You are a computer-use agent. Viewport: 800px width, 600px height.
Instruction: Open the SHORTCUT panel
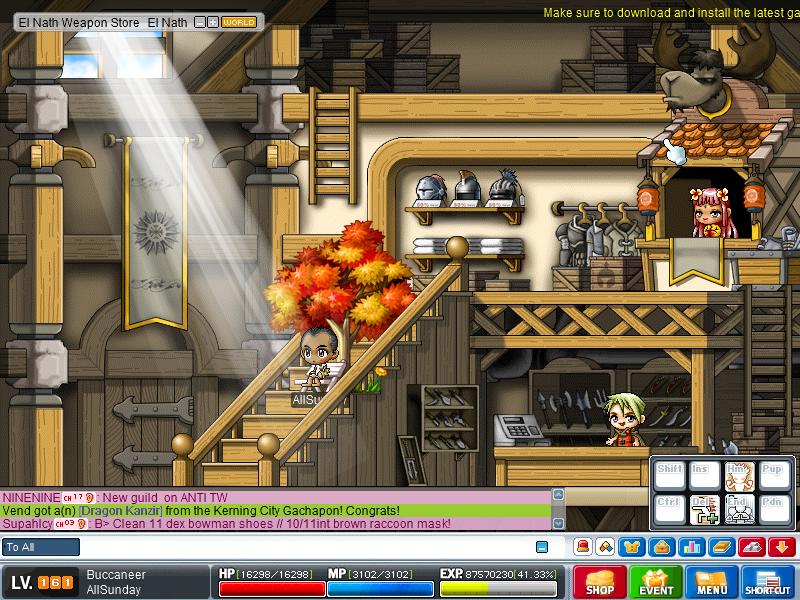[x=768, y=582]
